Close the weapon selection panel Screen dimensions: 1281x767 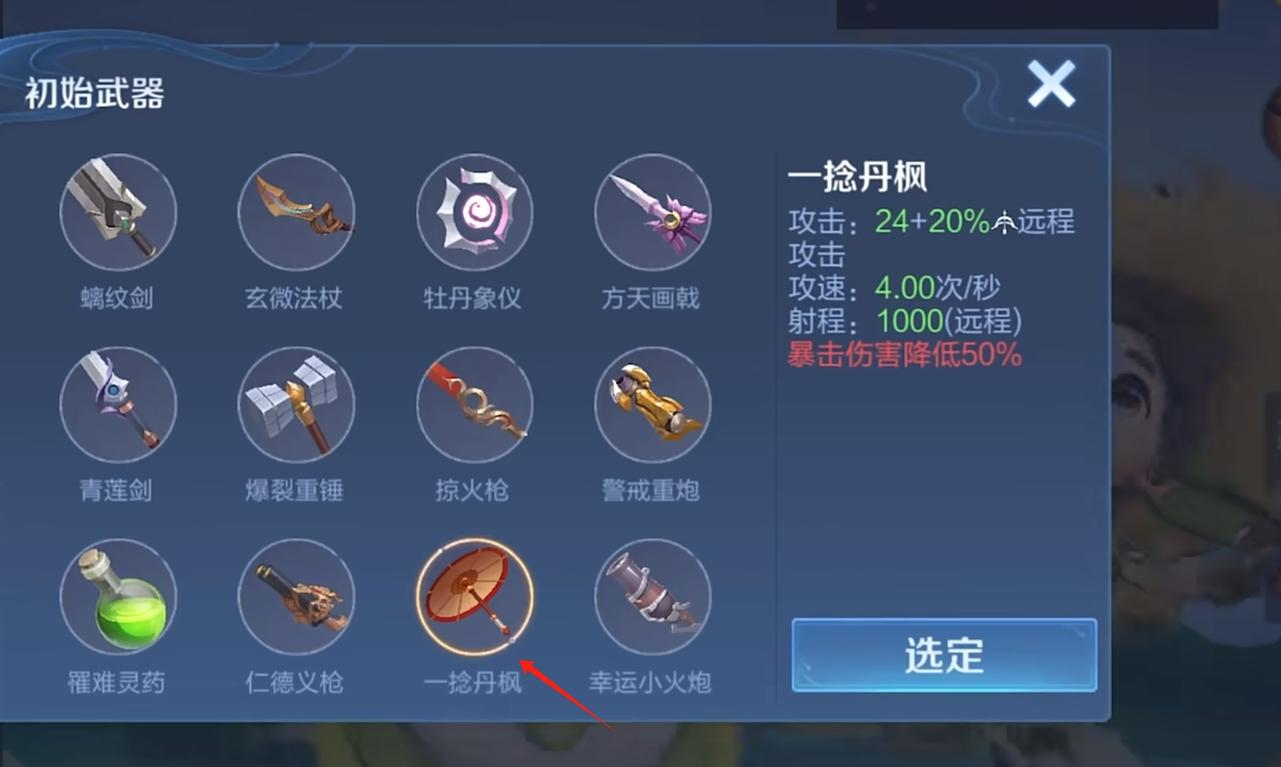pyautogui.click(x=1052, y=85)
